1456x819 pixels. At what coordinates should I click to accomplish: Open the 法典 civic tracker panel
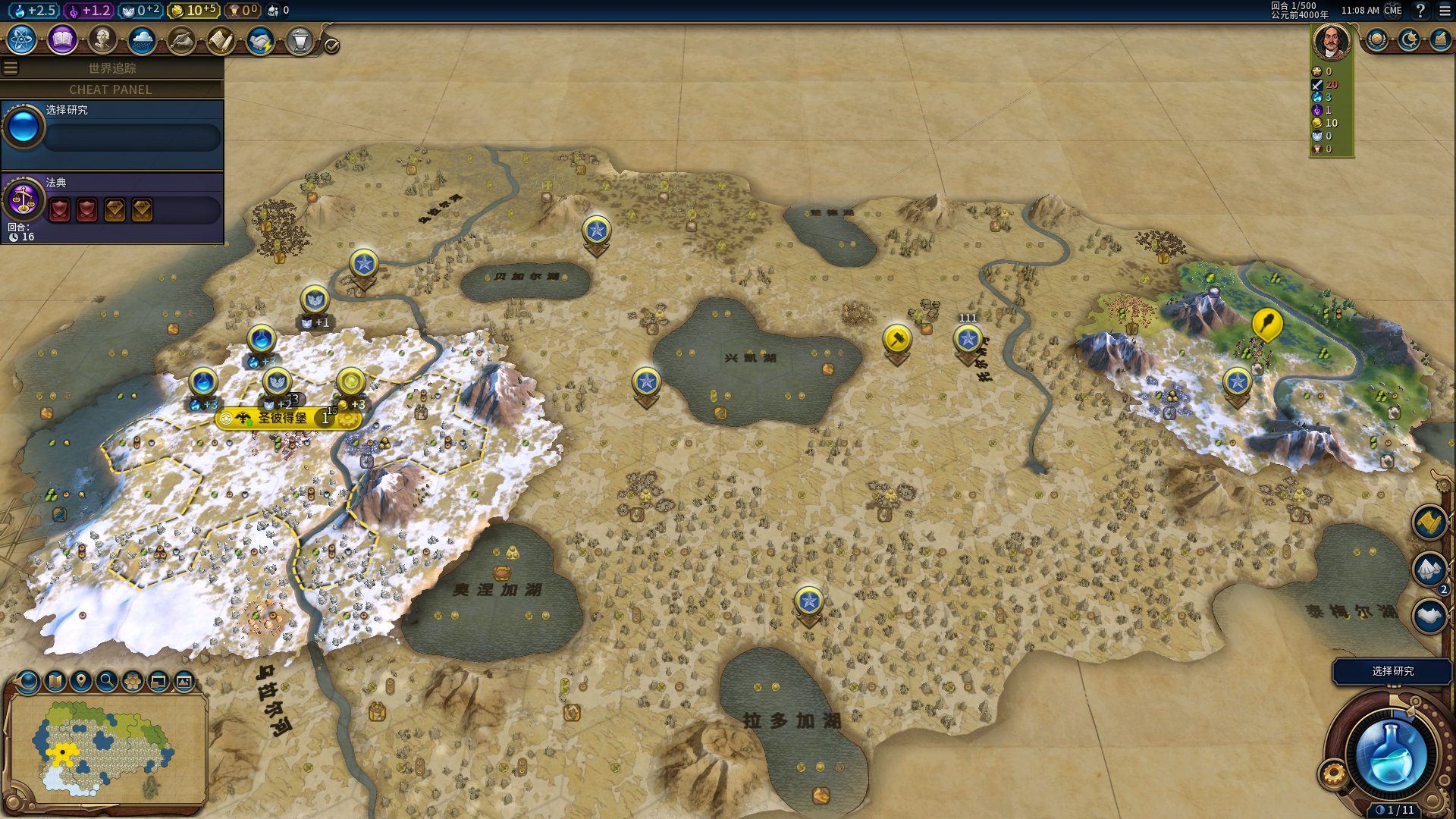[x=112, y=208]
